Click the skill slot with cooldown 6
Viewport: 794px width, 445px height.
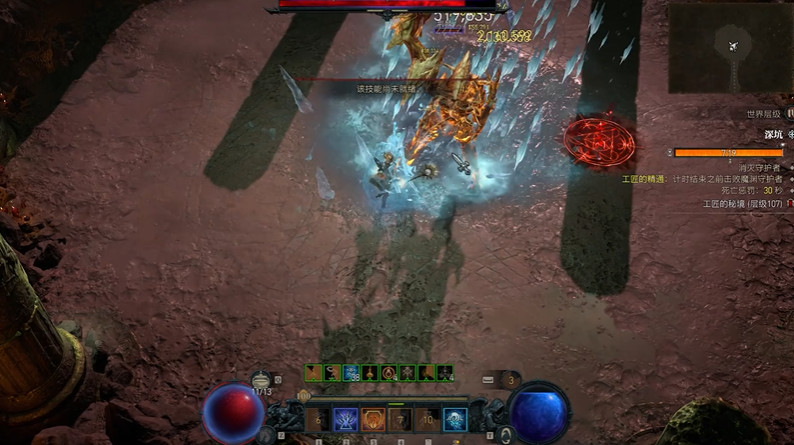(x=317, y=420)
